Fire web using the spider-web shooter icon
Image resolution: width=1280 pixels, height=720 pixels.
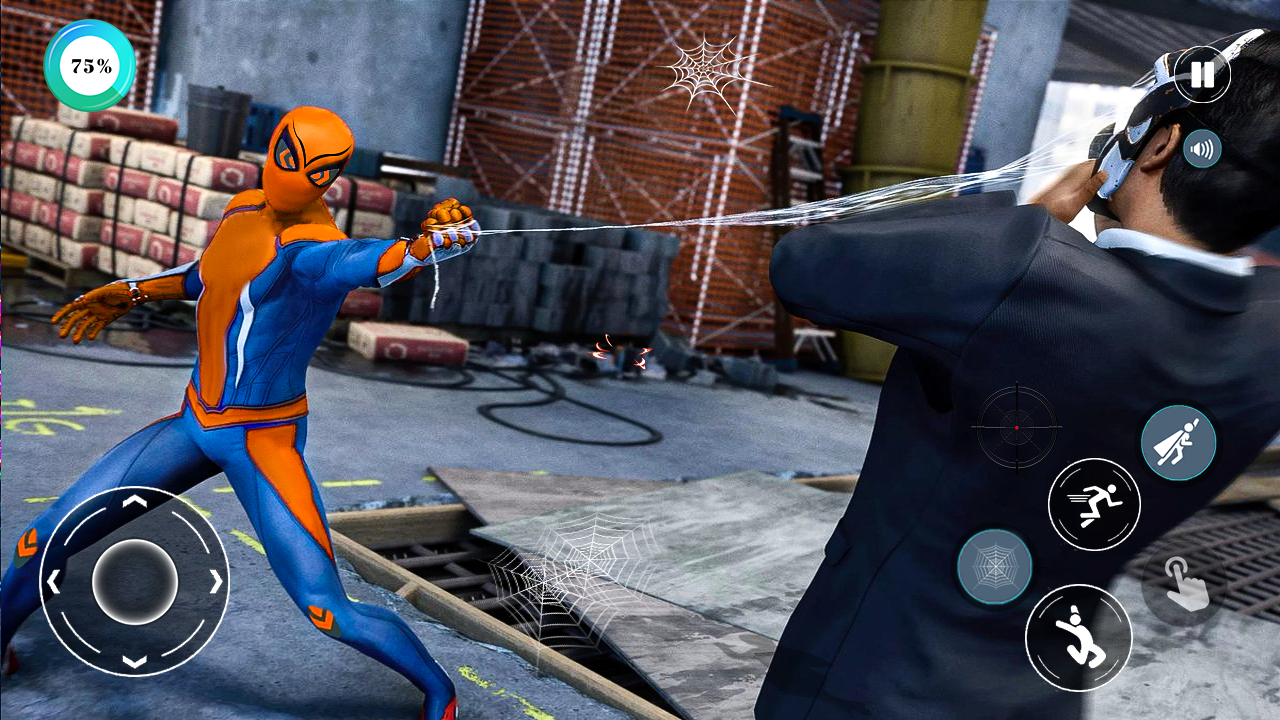tap(997, 567)
